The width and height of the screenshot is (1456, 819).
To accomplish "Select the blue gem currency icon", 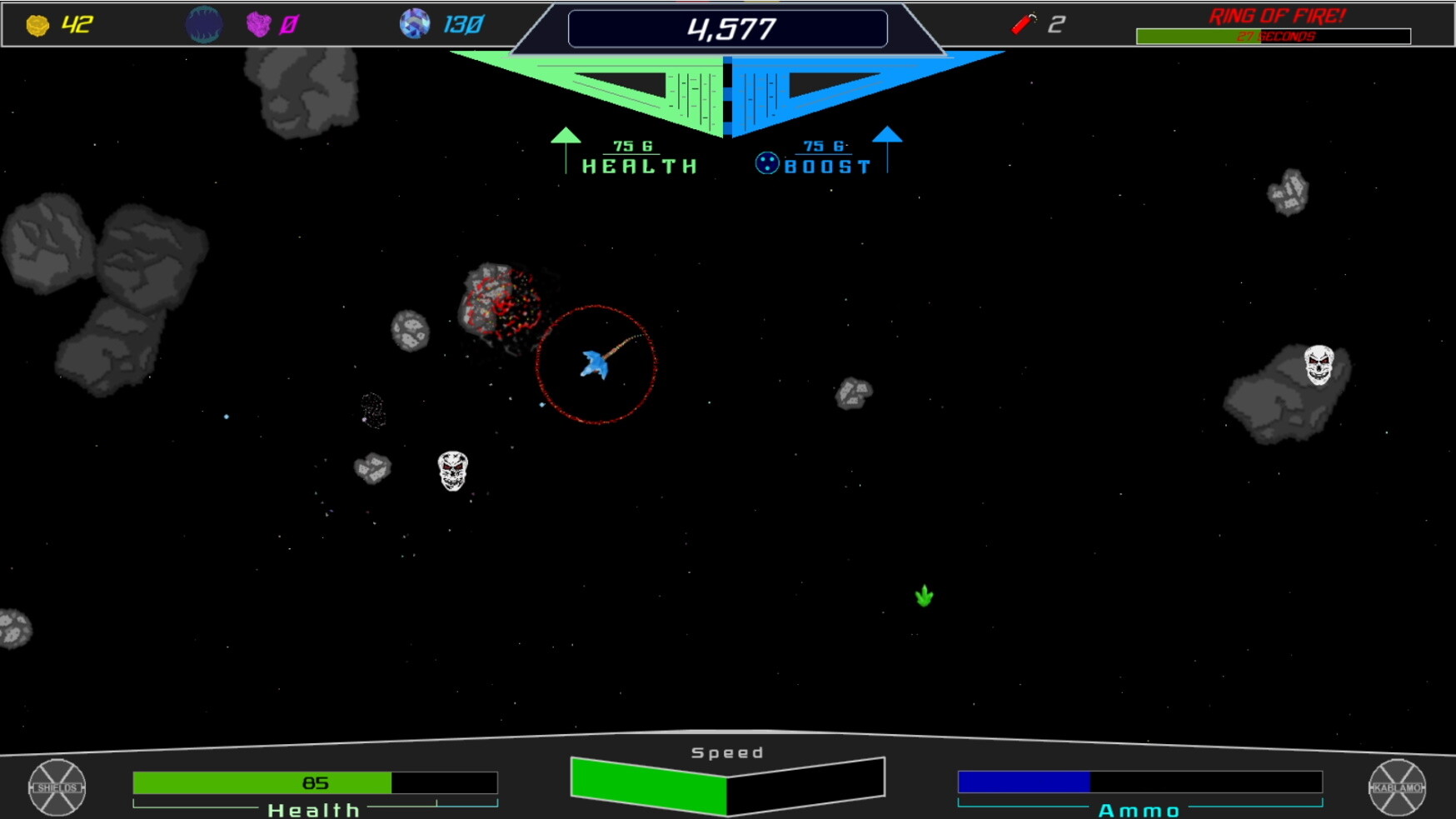I will (413, 22).
